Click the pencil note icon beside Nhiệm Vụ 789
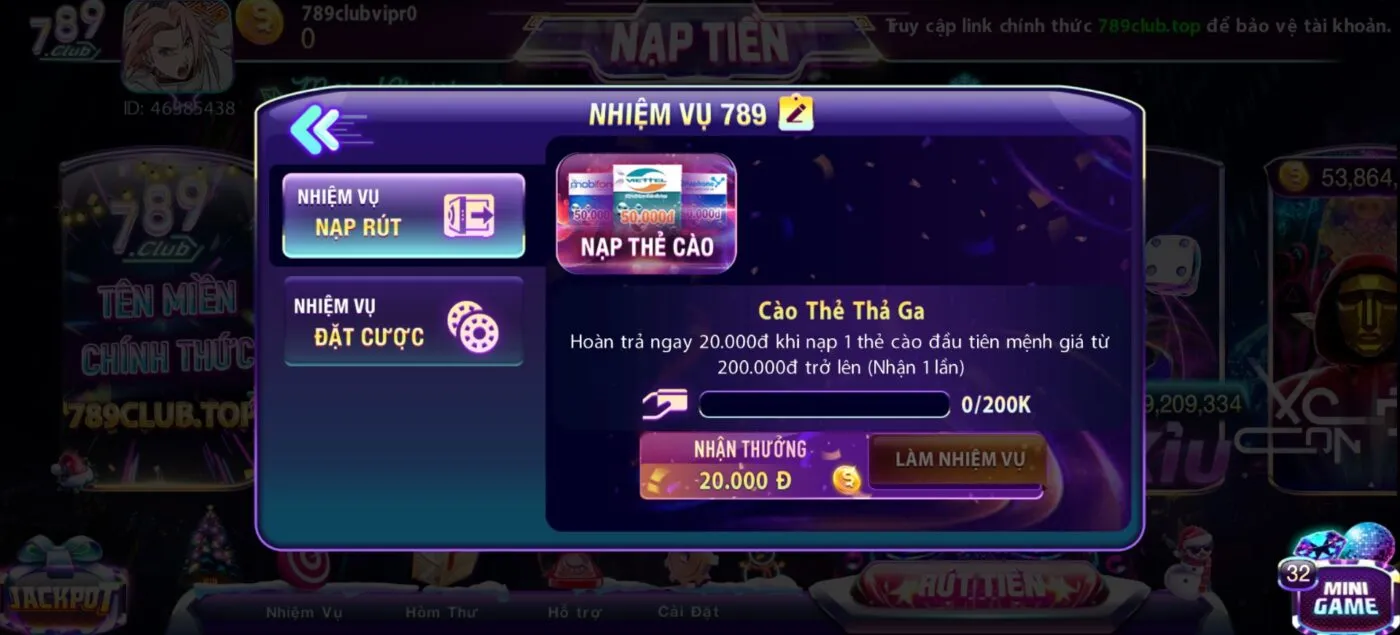 click(796, 113)
